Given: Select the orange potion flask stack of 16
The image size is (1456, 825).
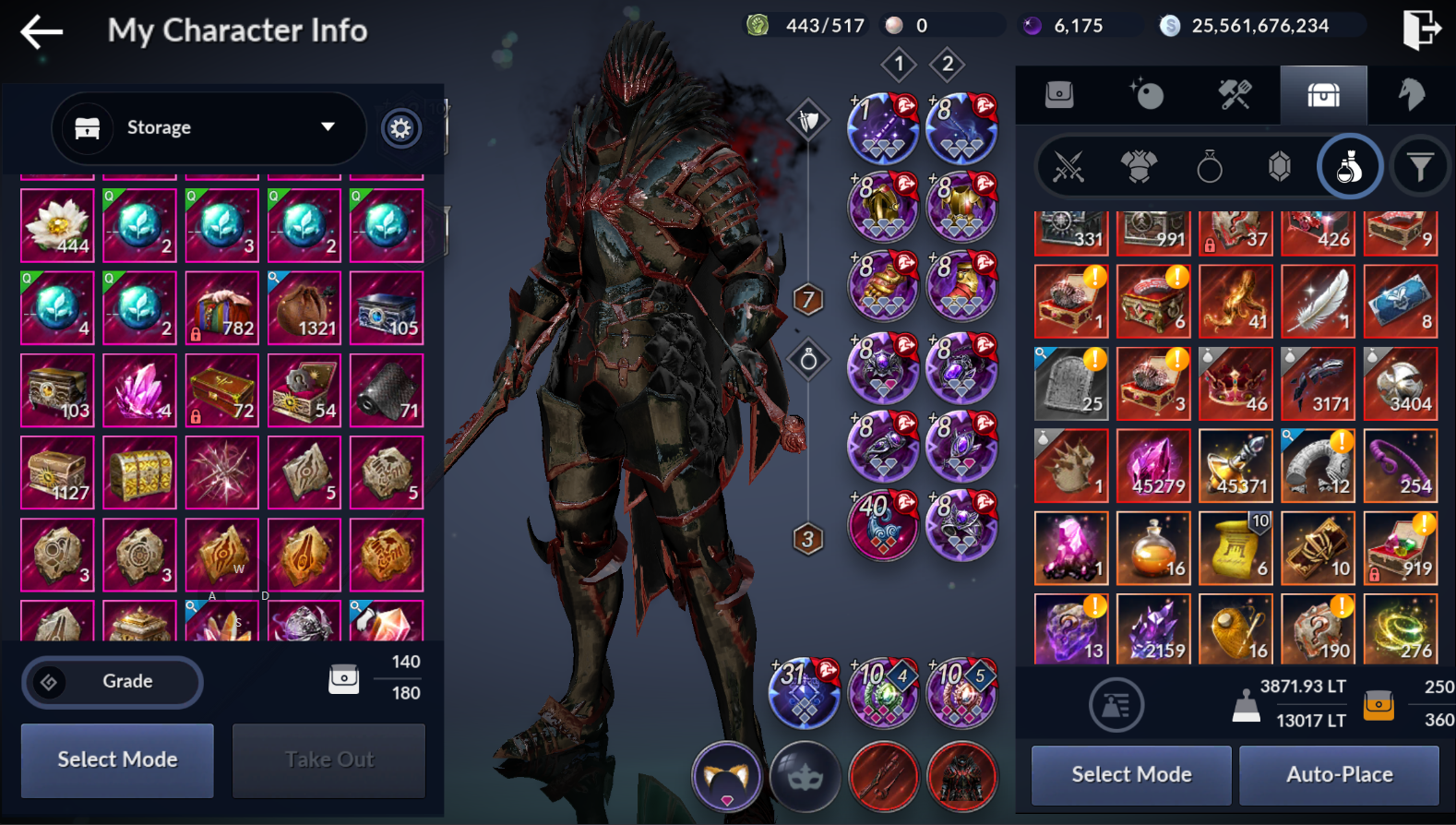Looking at the screenshot, I should 1153,548.
